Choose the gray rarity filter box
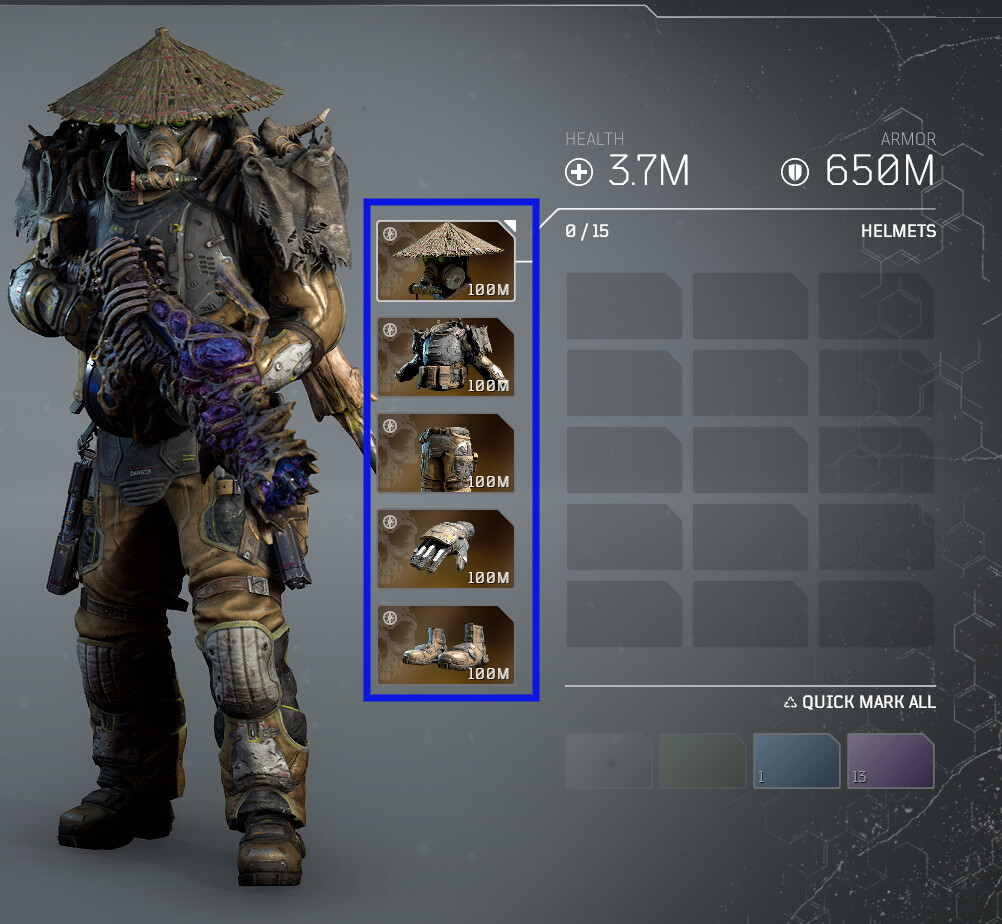1002x924 pixels. click(x=608, y=761)
